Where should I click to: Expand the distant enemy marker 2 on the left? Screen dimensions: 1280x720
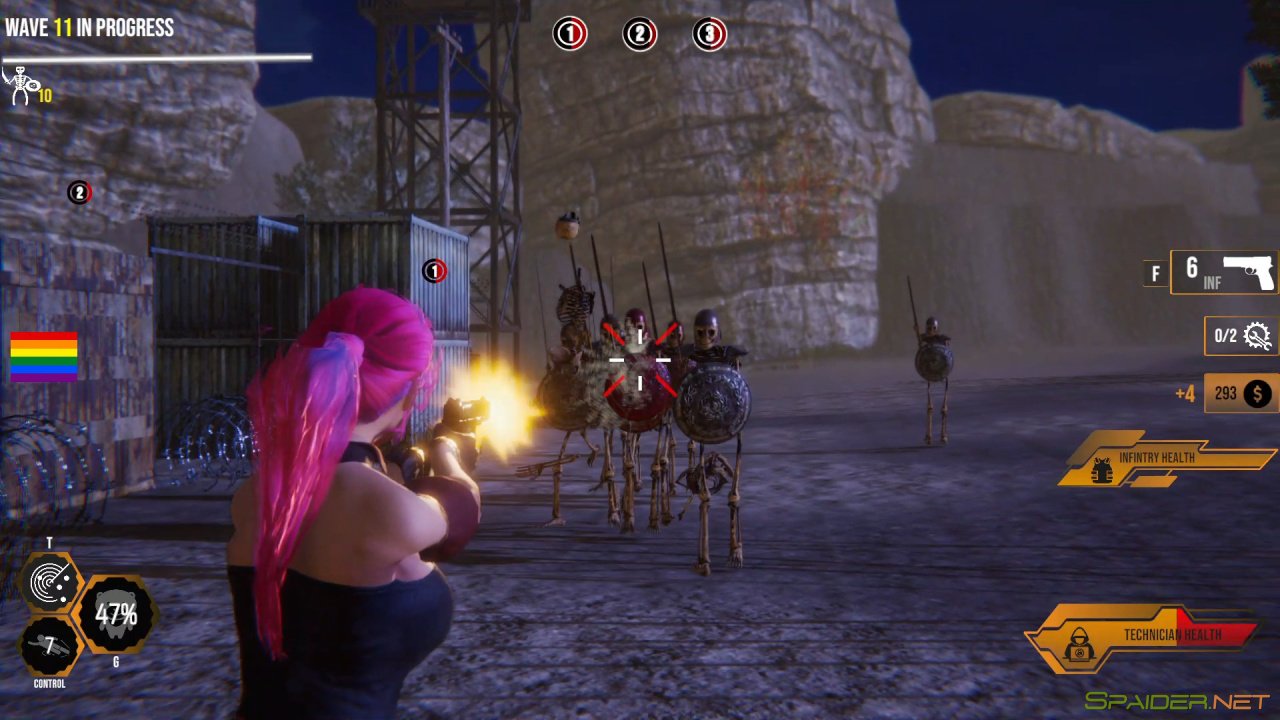coord(78,190)
